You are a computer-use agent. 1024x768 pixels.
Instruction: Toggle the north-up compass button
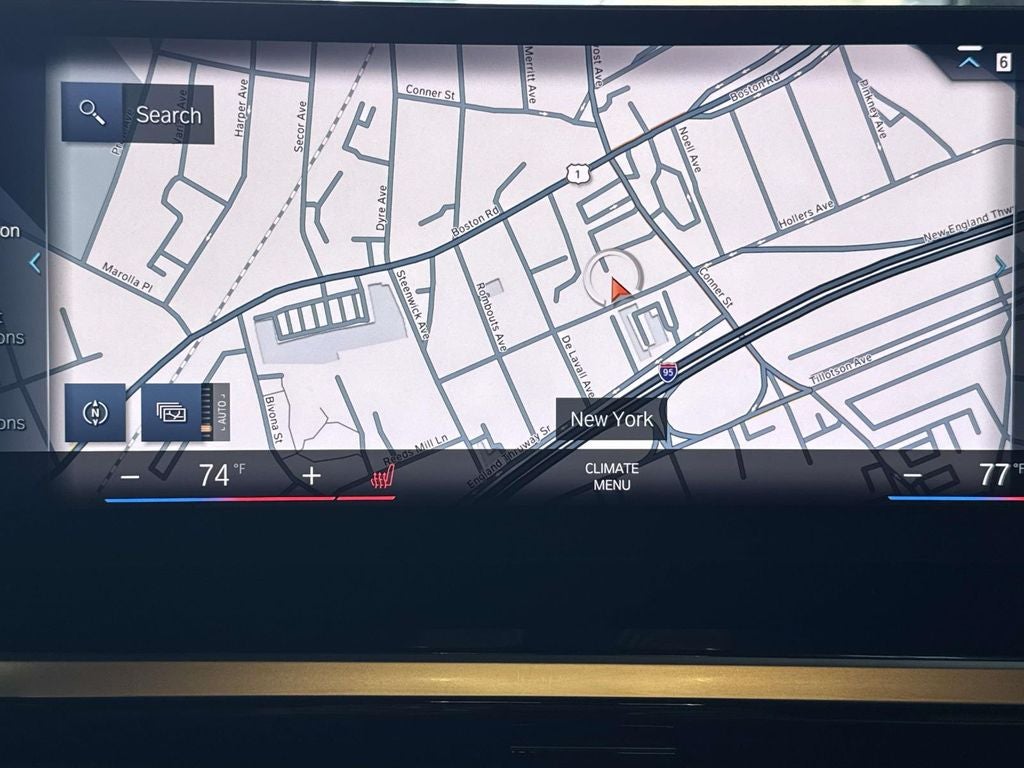95,412
